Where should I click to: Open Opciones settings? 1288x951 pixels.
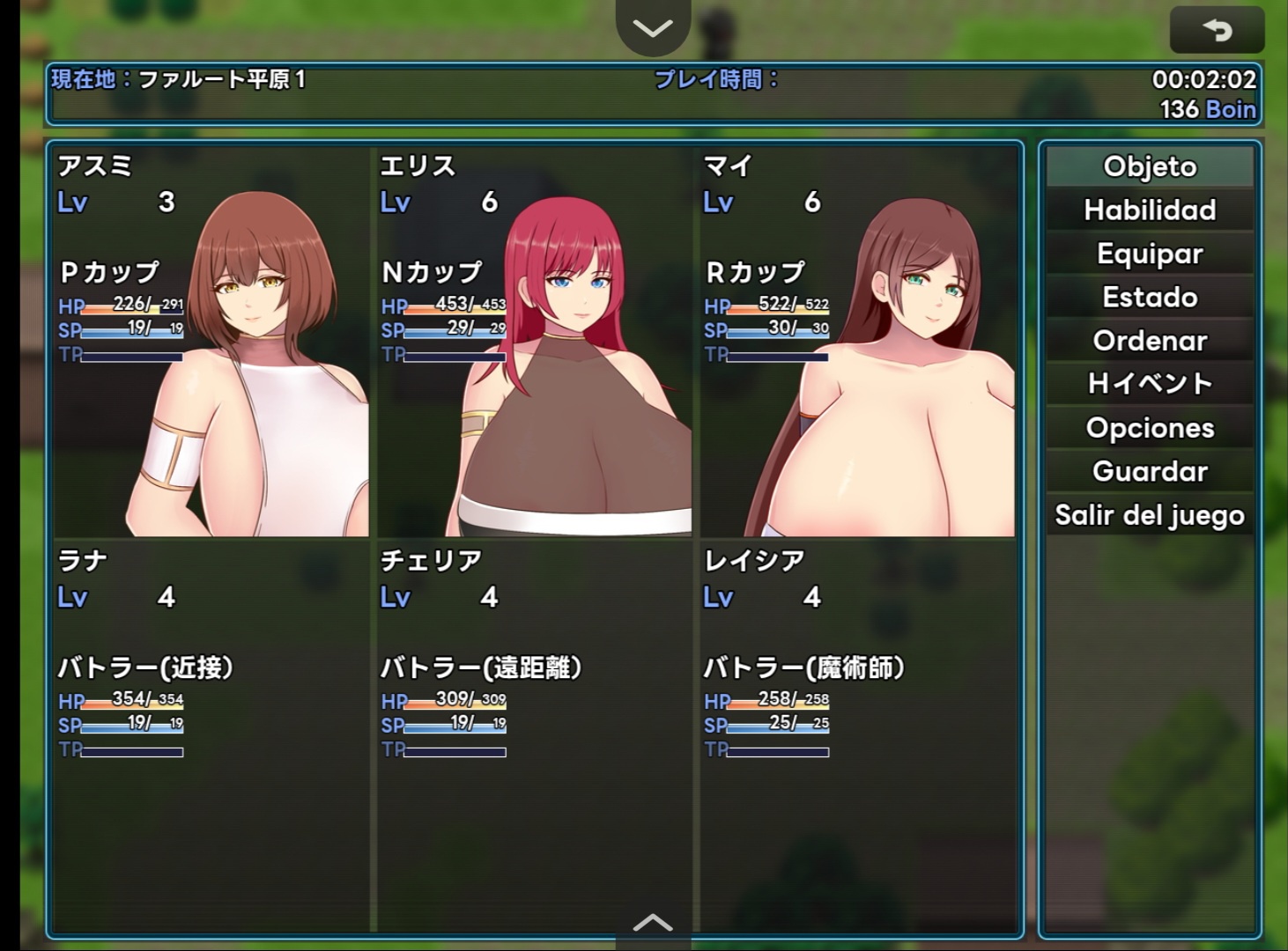click(1150, 428)
